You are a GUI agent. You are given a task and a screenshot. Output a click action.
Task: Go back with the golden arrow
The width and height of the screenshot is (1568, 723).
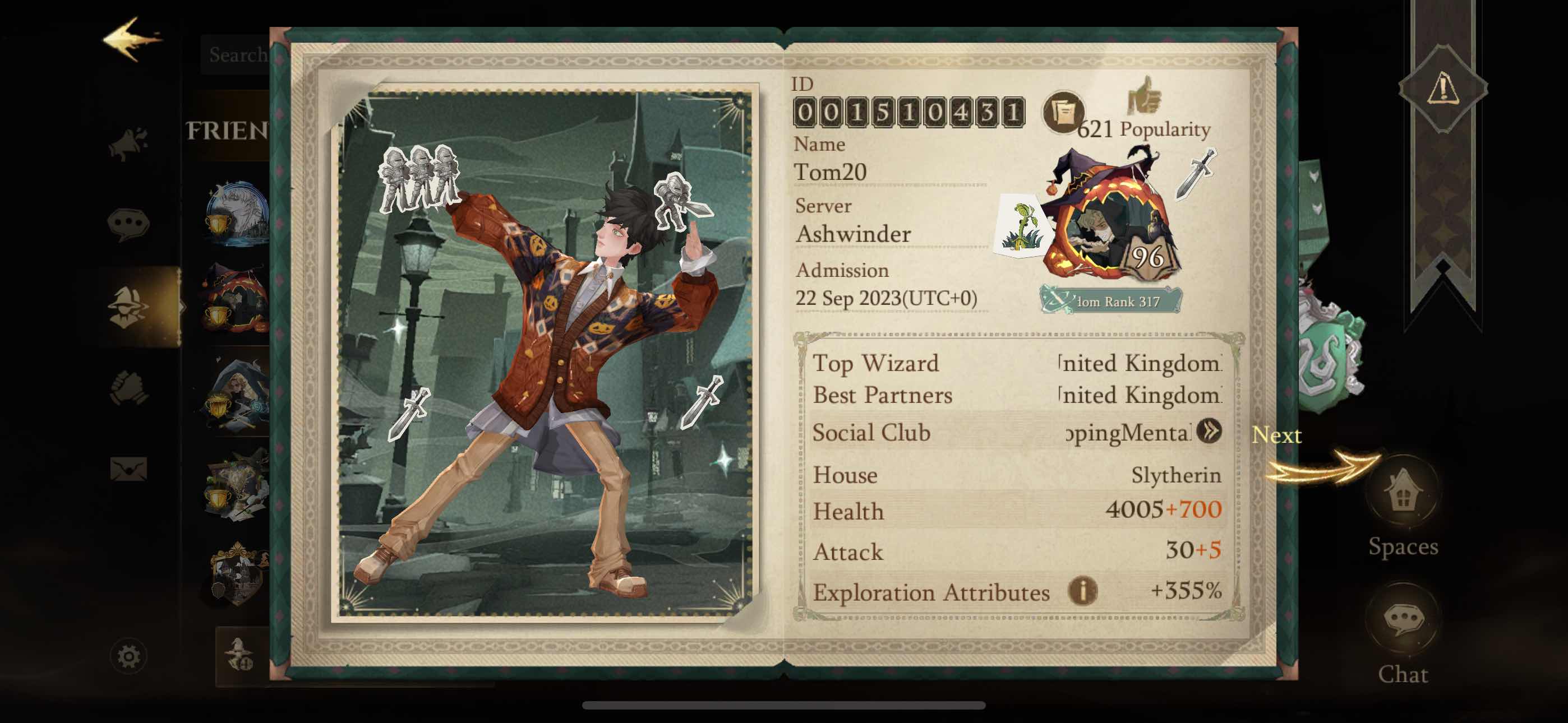tap(131, 40)
